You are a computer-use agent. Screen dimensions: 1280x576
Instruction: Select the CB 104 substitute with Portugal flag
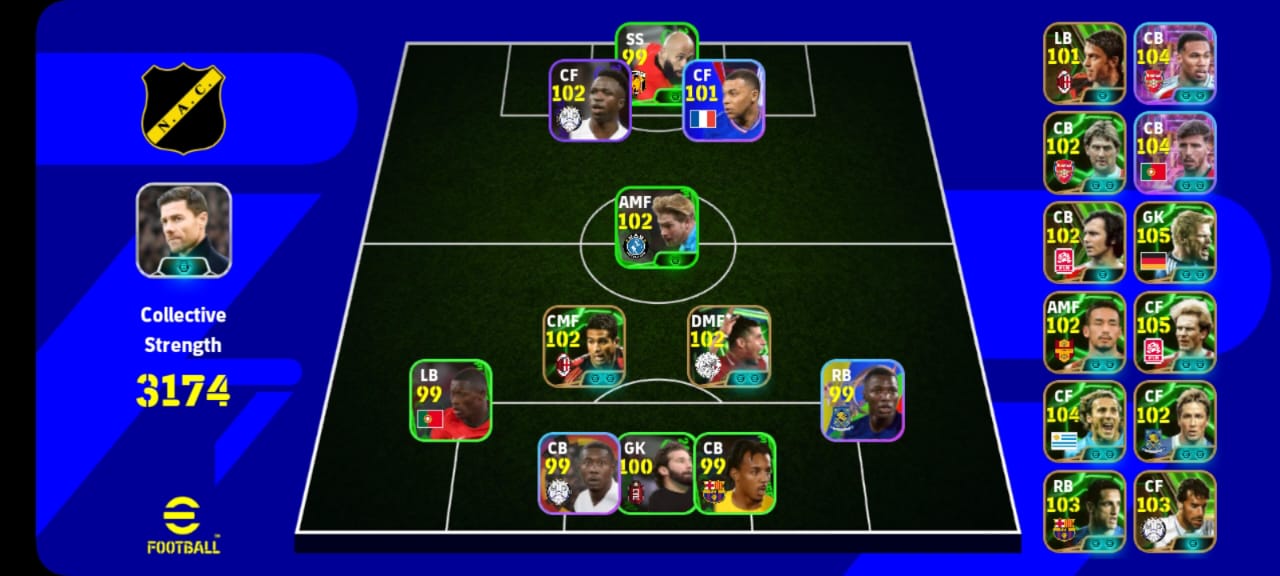[x=1175, y=152]
